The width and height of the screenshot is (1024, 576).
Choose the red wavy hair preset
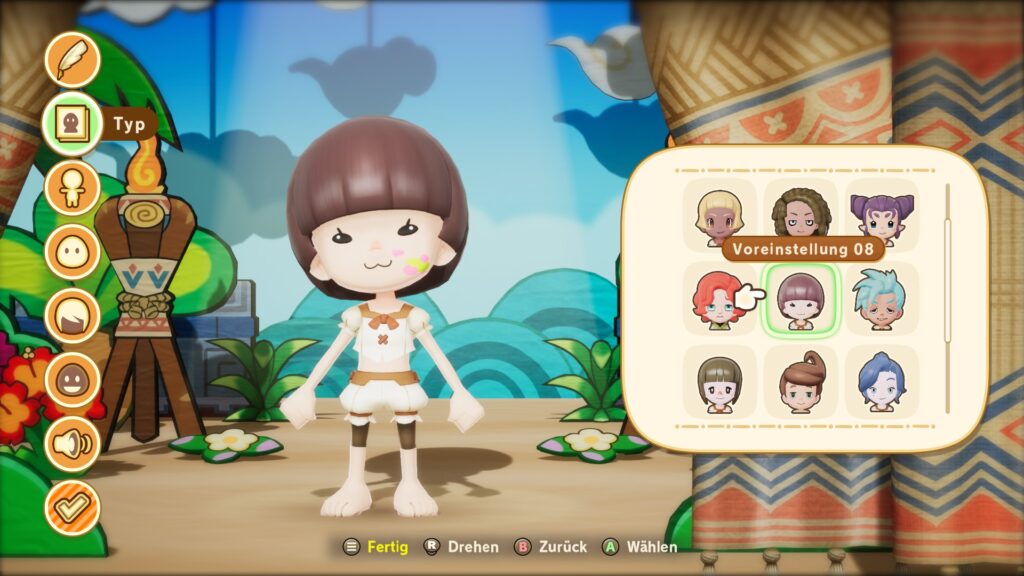(720, 299)
